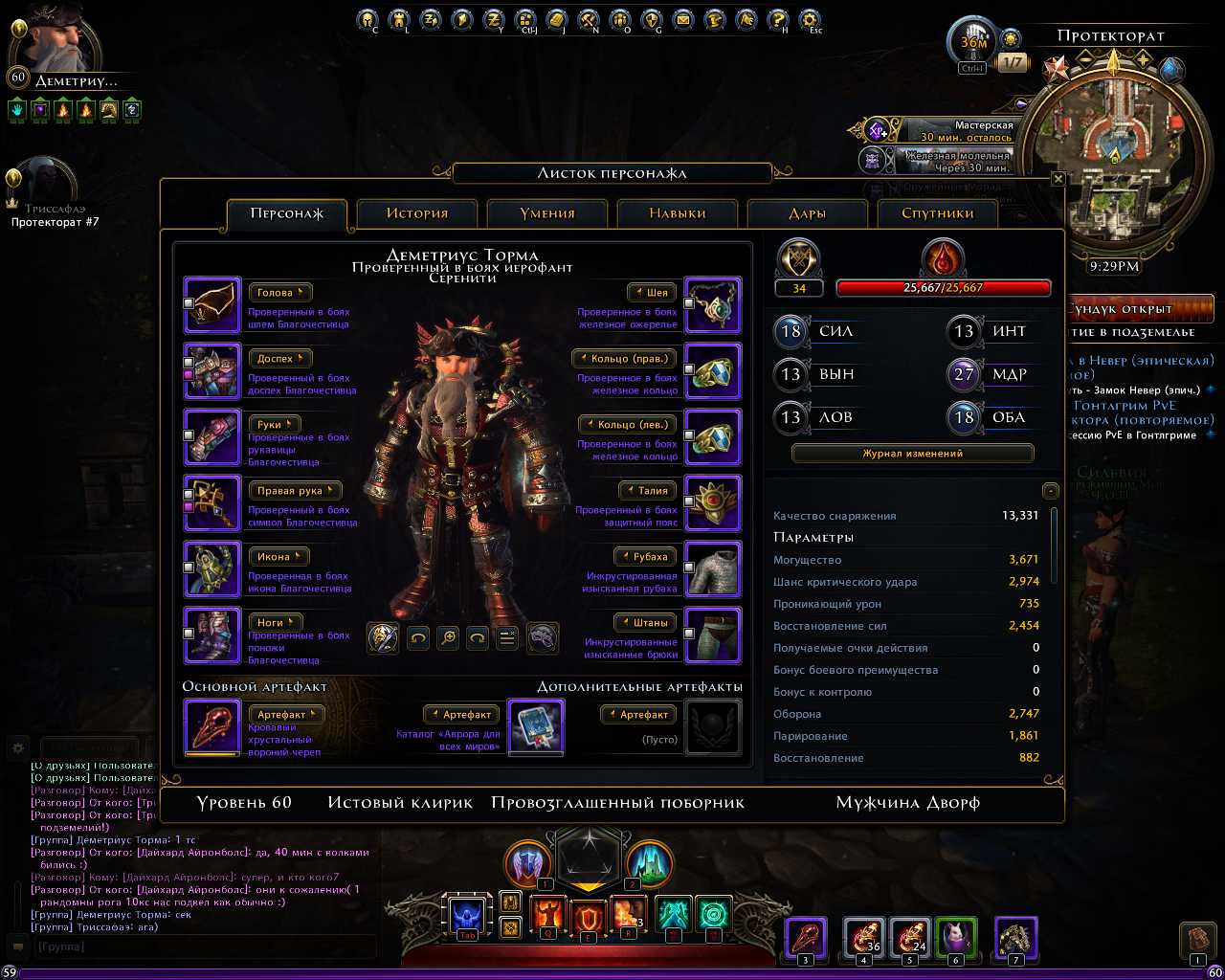
Task: Select the Рубаха shirt slot
Action: point(713,569)
